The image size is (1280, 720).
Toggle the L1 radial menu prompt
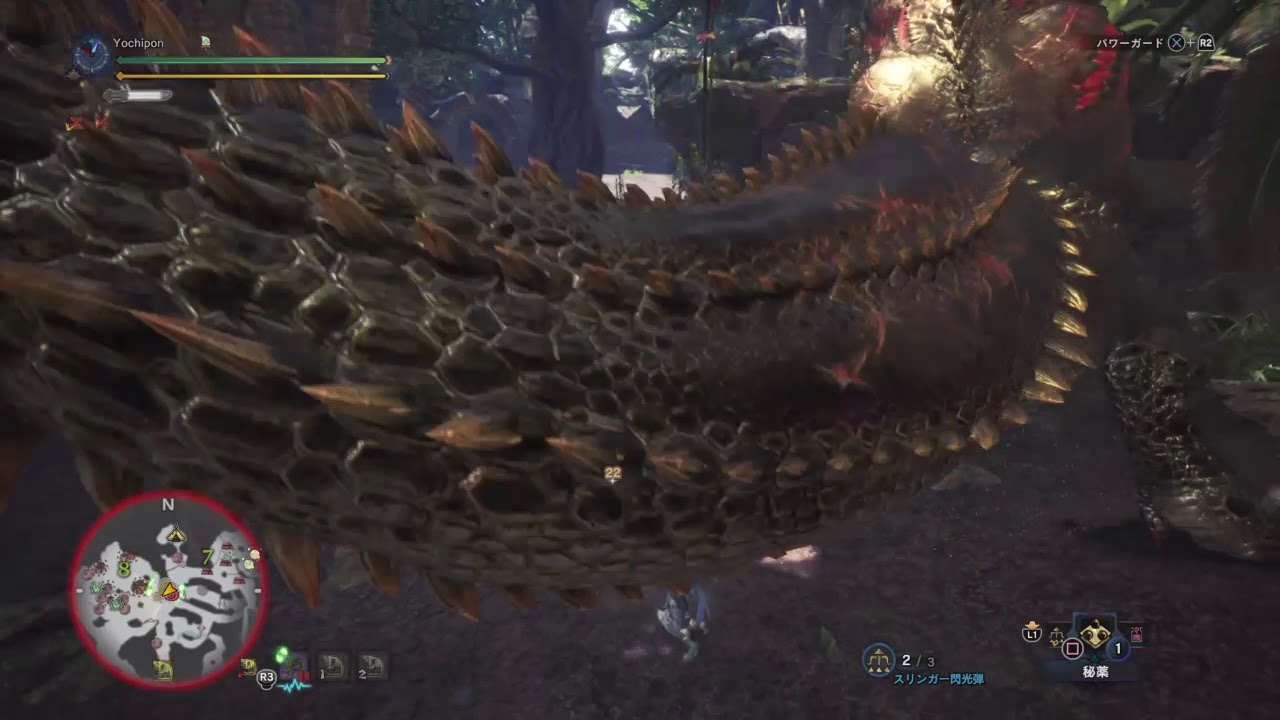click(x=1032, y=634)
